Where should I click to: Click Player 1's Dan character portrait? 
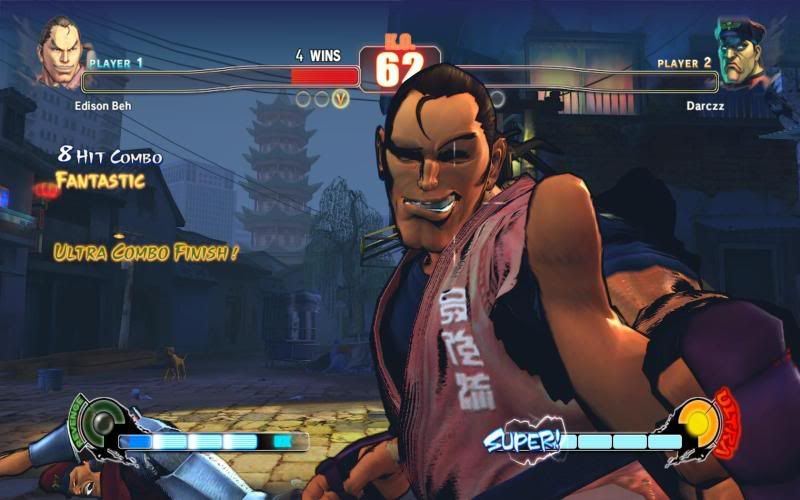pos(62,55)
